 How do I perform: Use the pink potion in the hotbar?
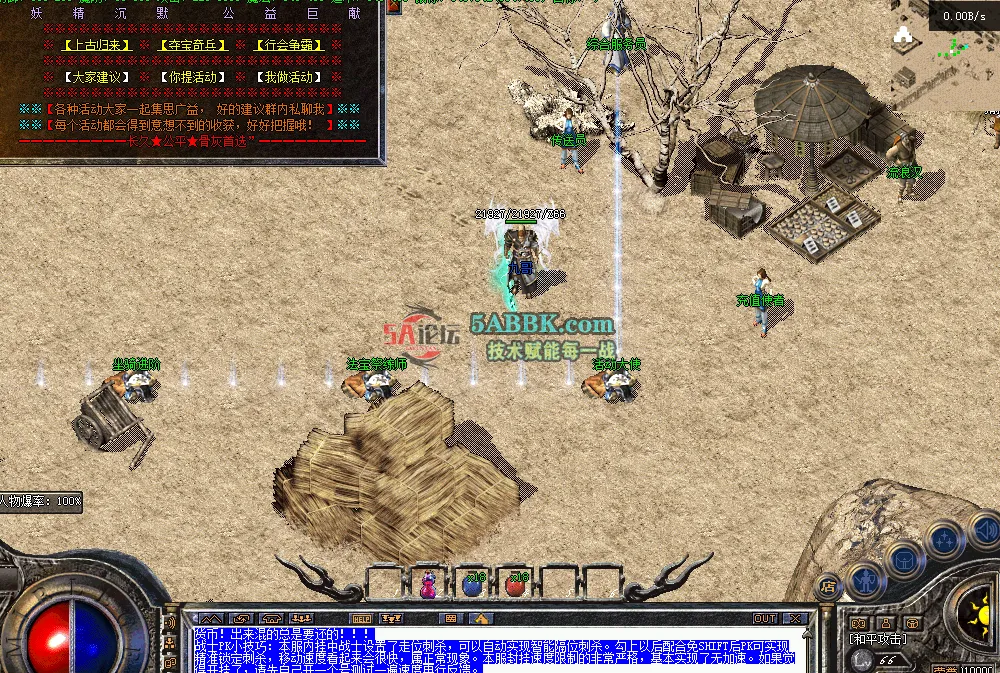428,583
